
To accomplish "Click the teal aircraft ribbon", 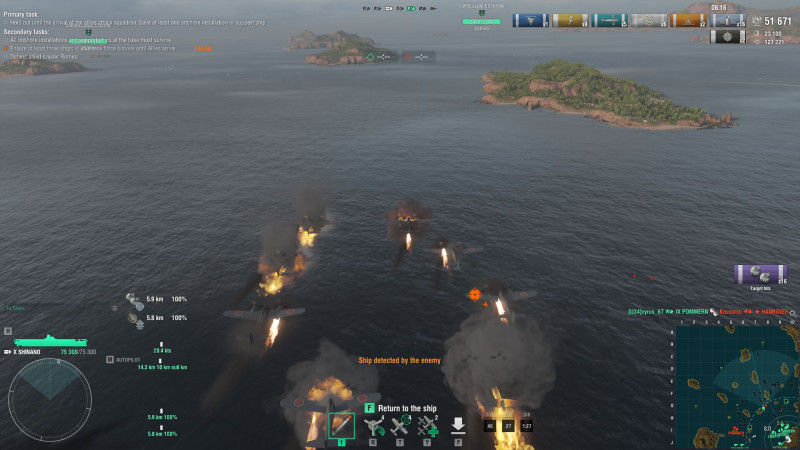I will click(609, 20).
